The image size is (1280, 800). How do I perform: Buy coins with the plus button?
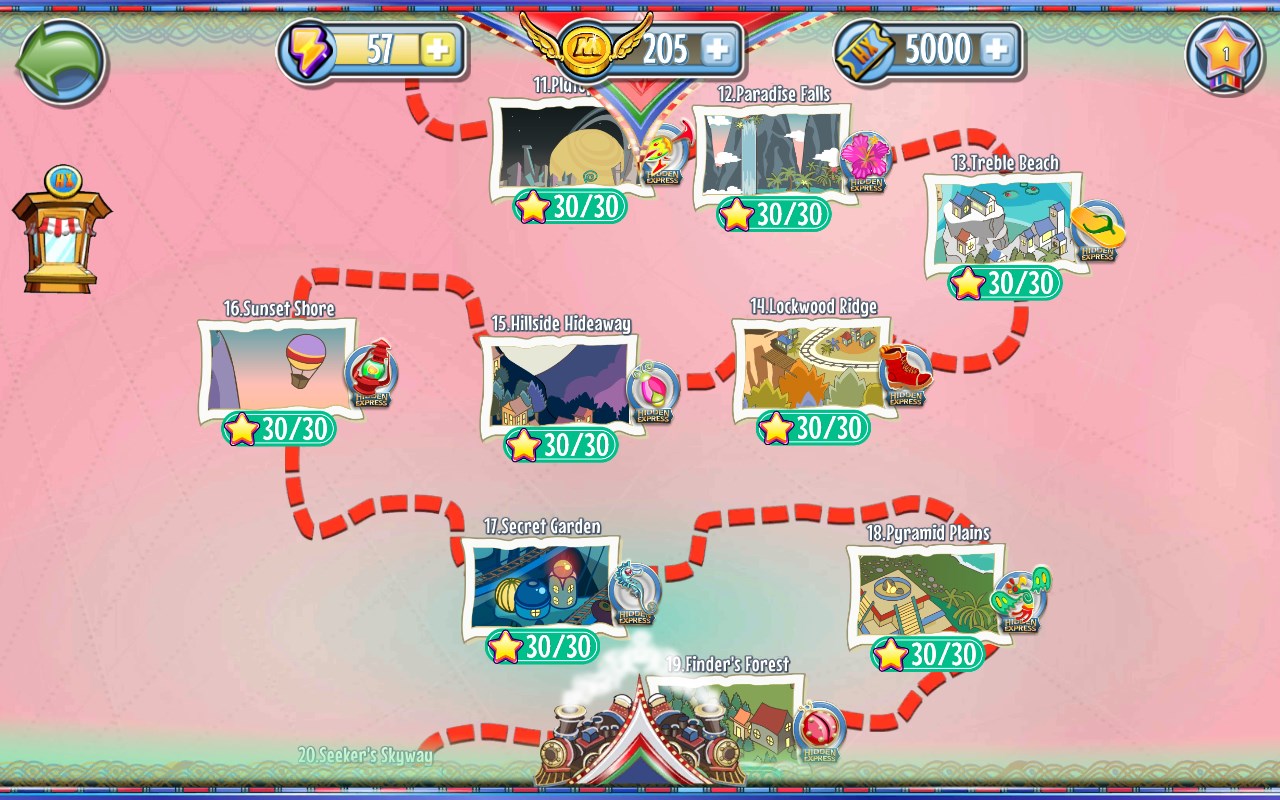pos(717,47)
